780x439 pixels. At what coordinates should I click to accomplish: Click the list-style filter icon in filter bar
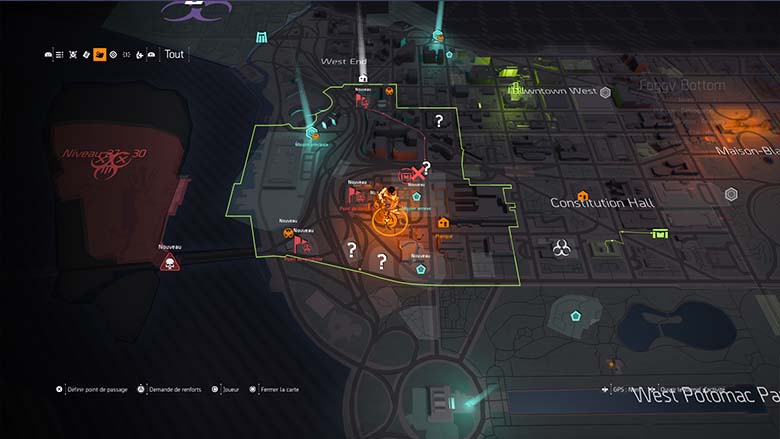(x=61, y=54)
